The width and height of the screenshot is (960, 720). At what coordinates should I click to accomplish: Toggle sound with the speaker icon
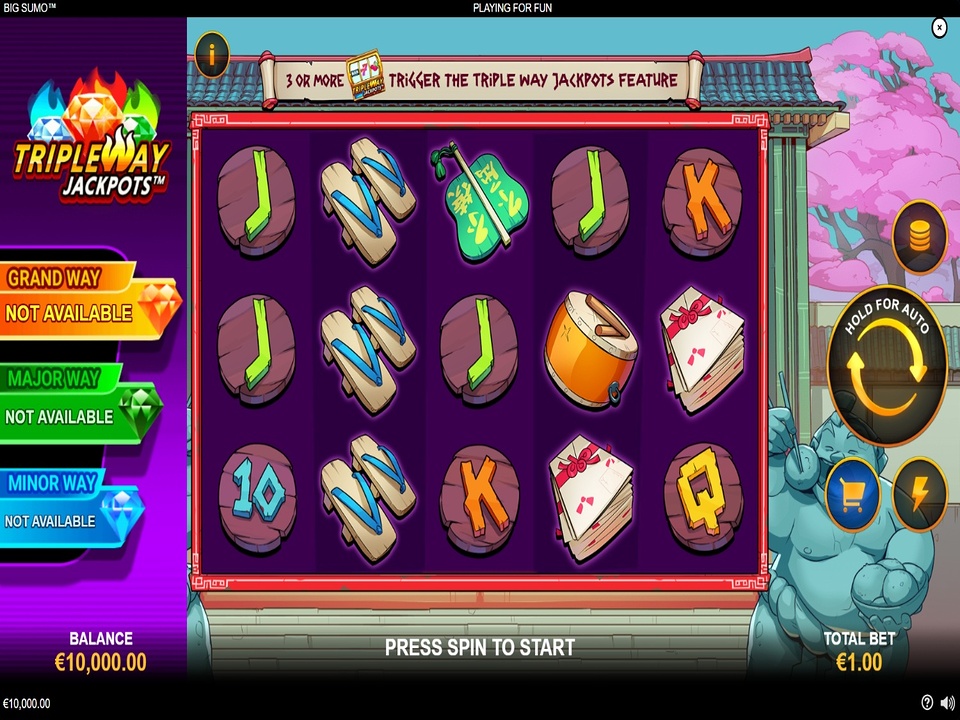[947, 703]
